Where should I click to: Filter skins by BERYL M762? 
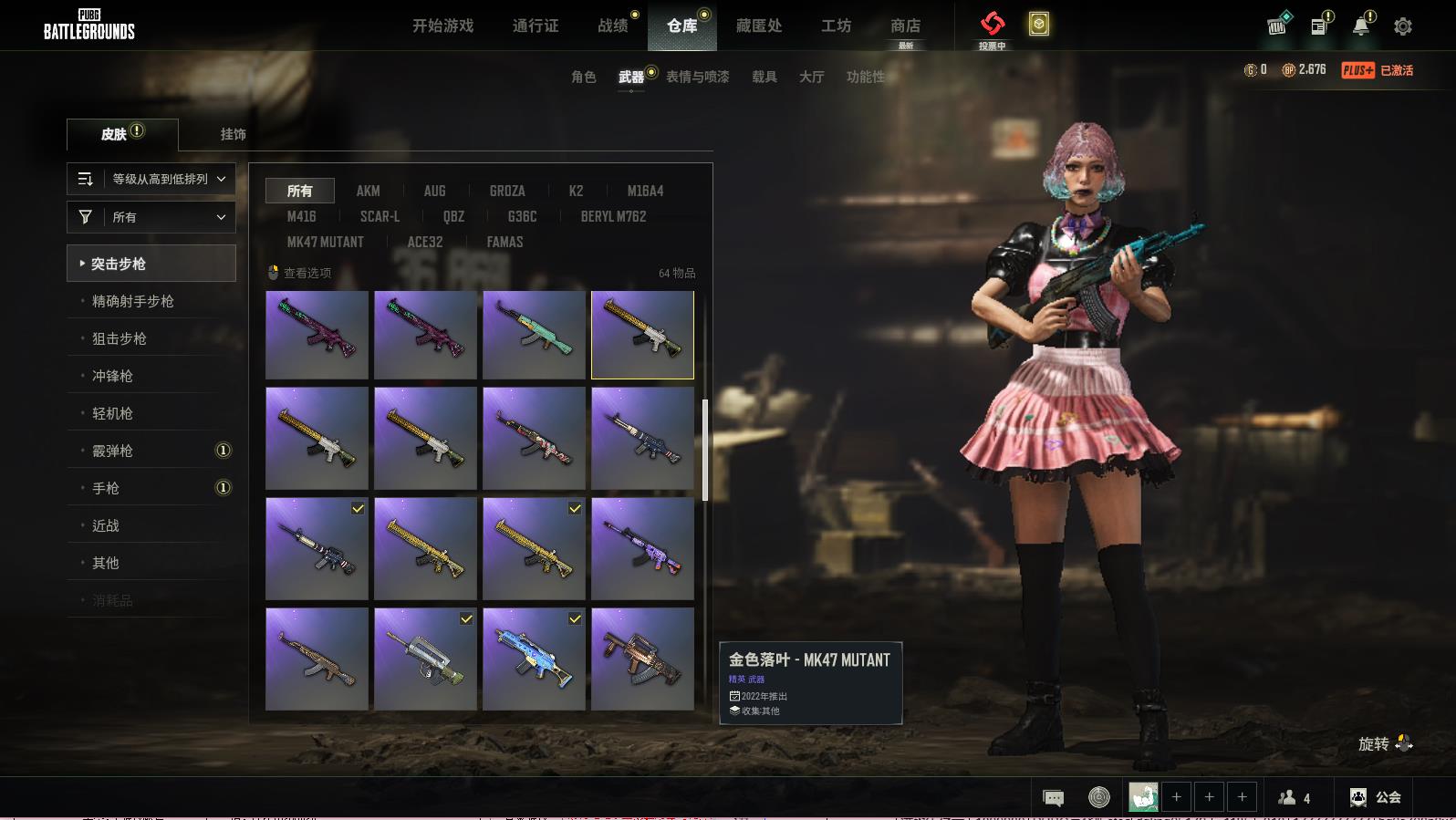(x=613, y=216)
